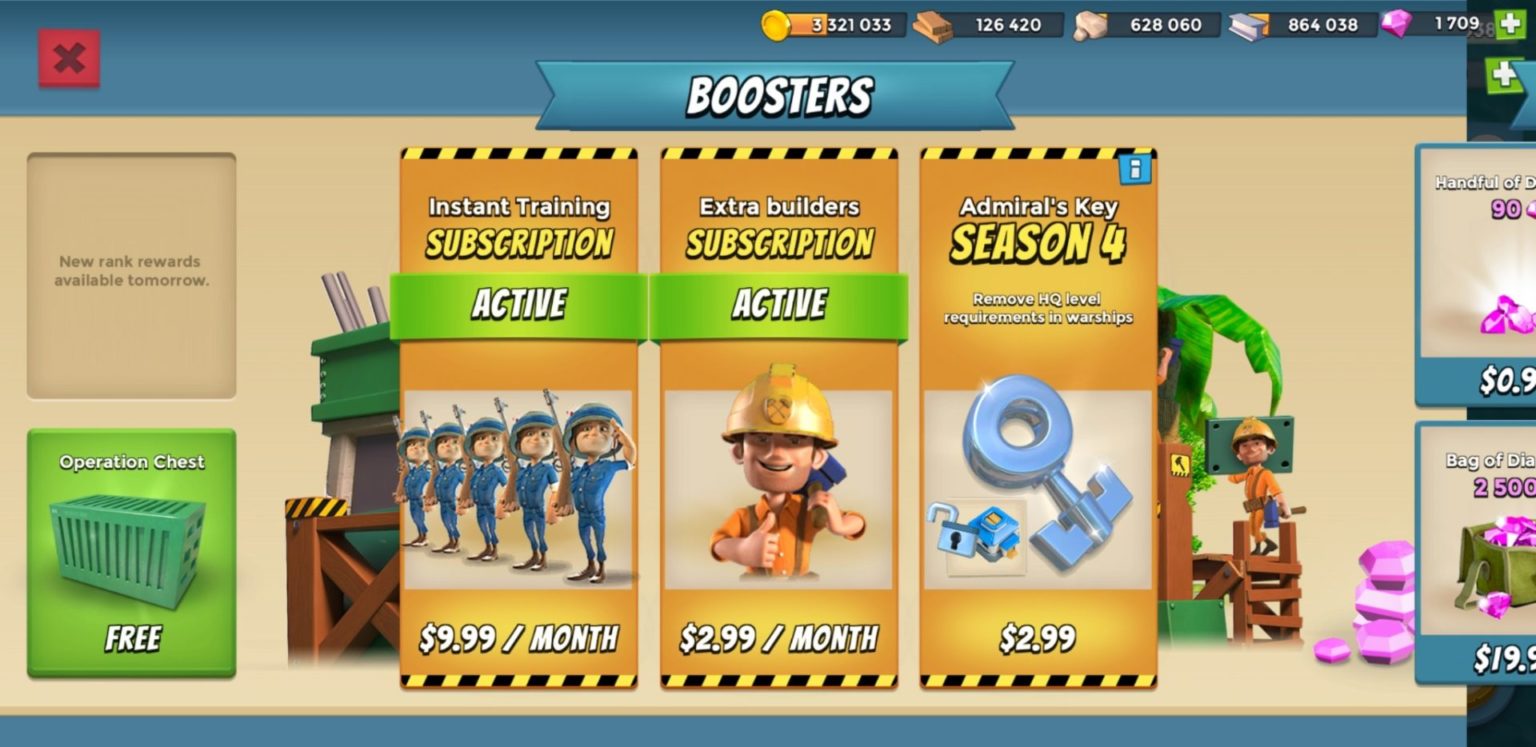Screen dimensions: 1536x747
Task: Click the ACTIVE banner on Instant Training
Action: click(x=518, y=304)
